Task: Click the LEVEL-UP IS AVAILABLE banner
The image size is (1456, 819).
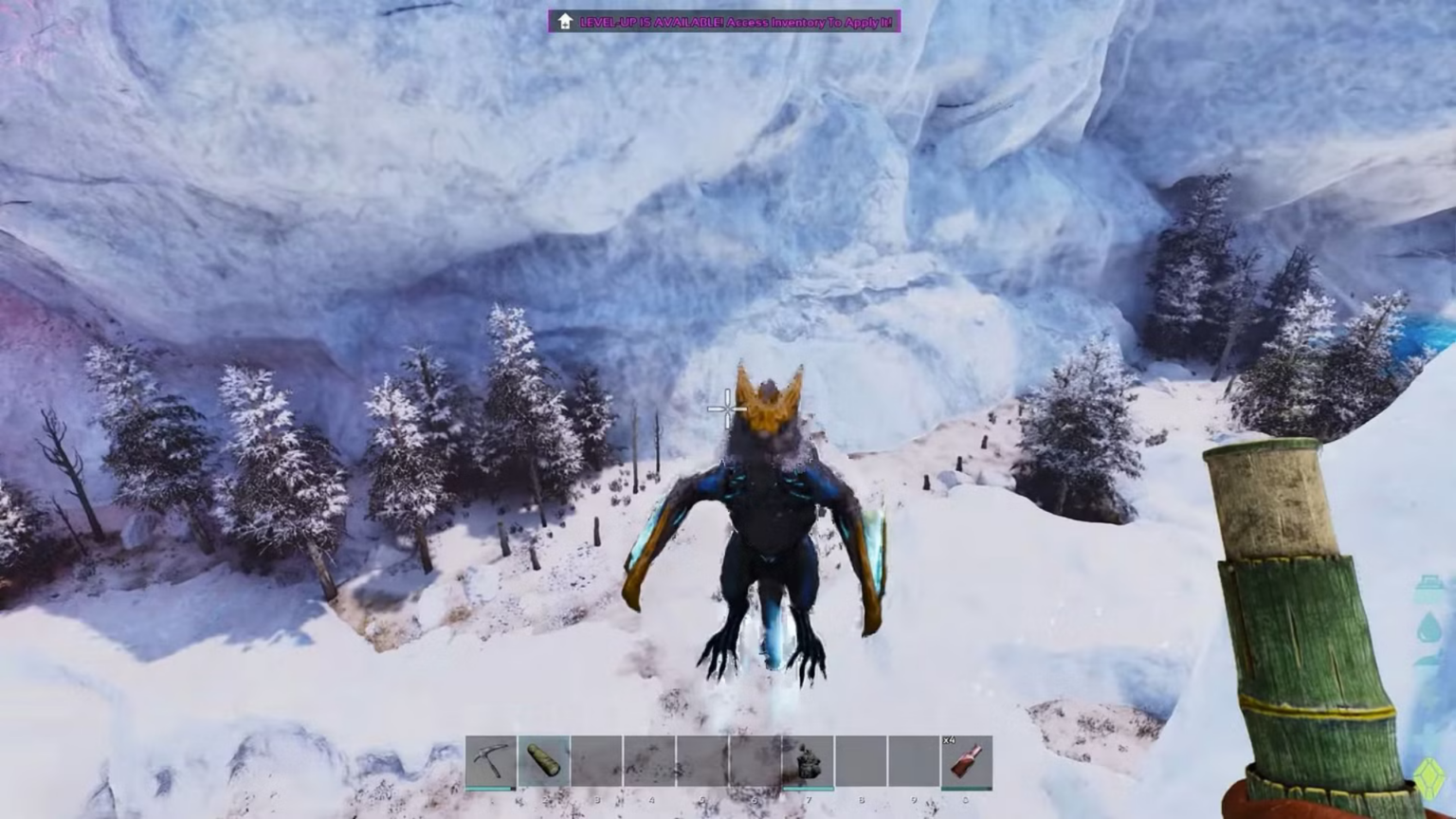Action: tap(649, 21)
